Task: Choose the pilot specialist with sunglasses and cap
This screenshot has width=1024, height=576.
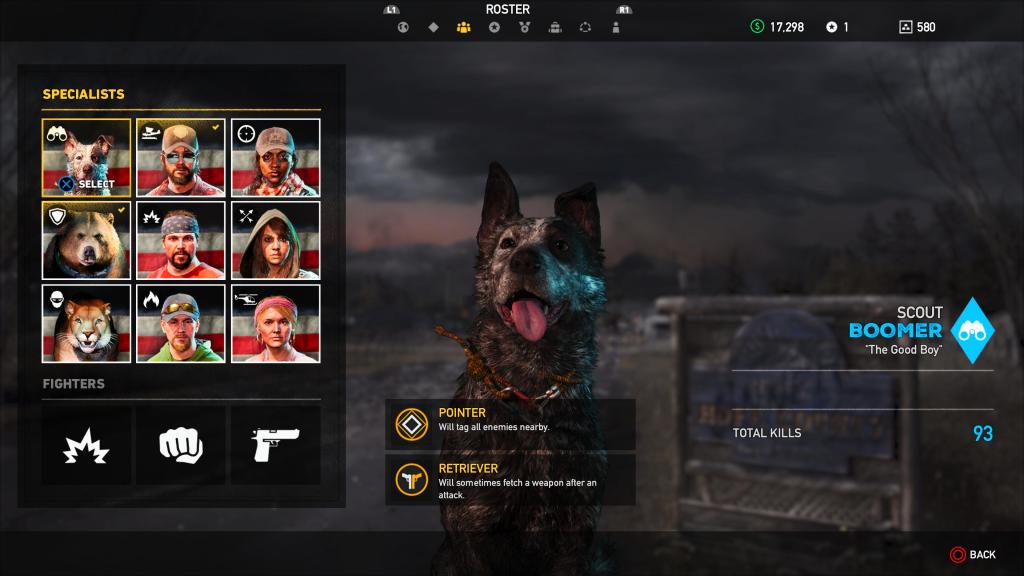Action: (x=181, y=158)
